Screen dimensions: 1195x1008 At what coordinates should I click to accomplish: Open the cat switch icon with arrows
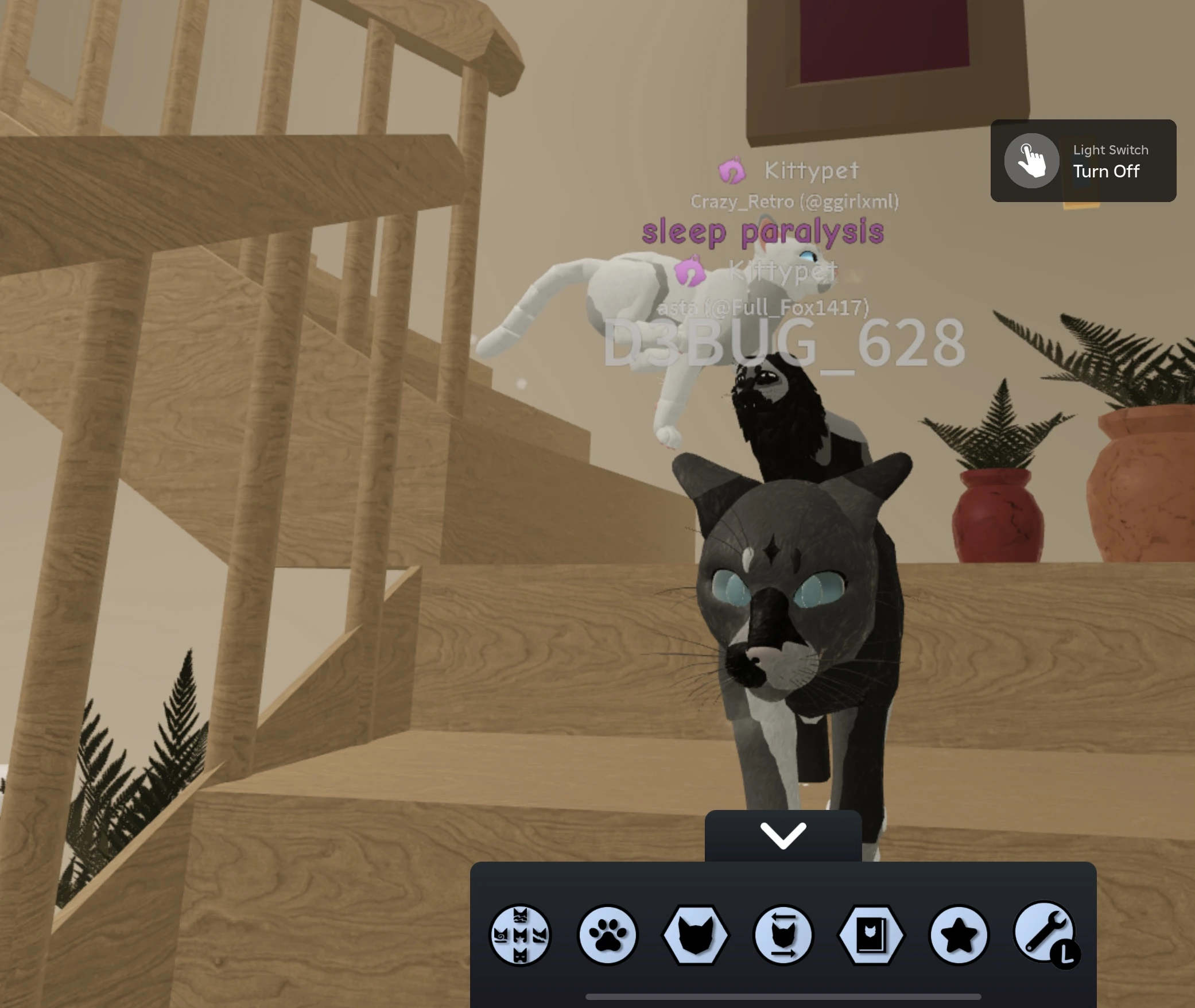click(783, 936)
